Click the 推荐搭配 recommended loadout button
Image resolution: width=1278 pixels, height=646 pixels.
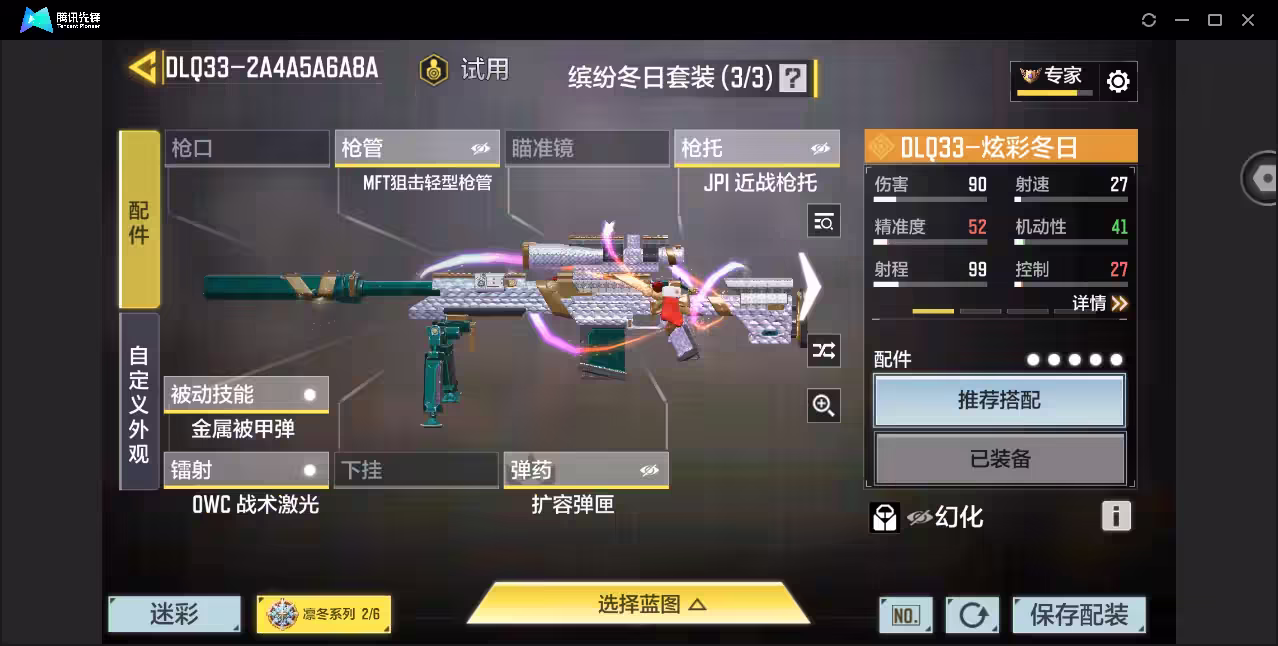[999, 400]
